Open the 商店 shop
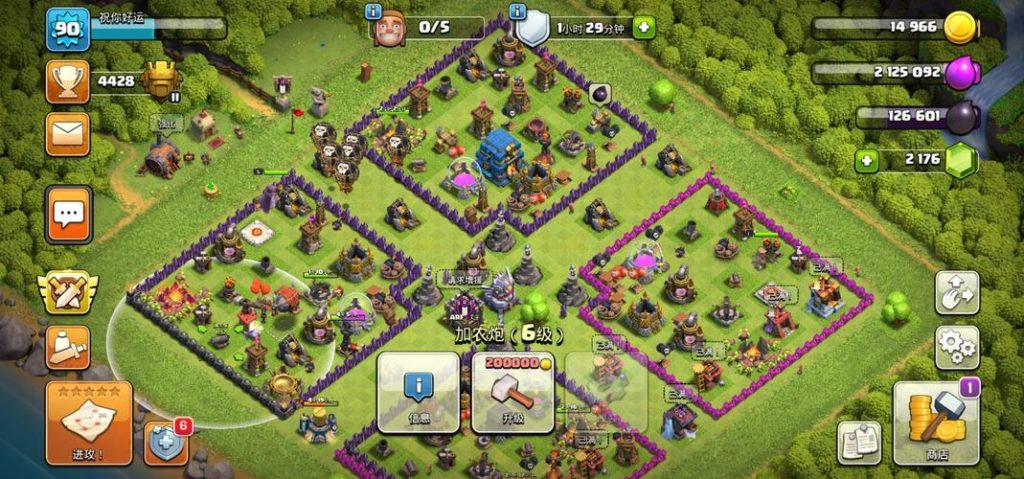 pyautogui.click(x=936, y=422)
